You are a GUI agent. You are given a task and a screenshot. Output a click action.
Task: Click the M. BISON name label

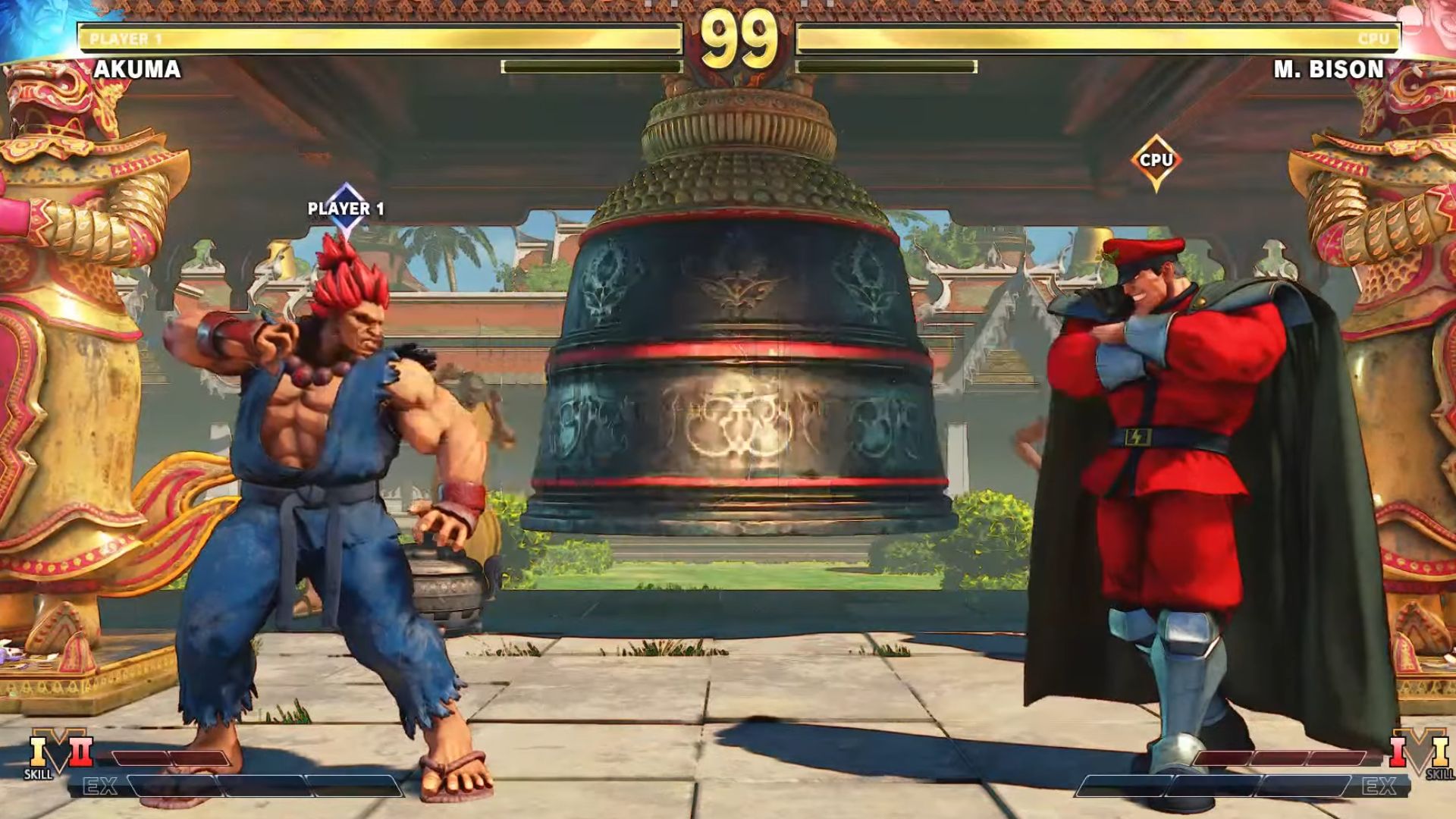(x=1329, y=70)
